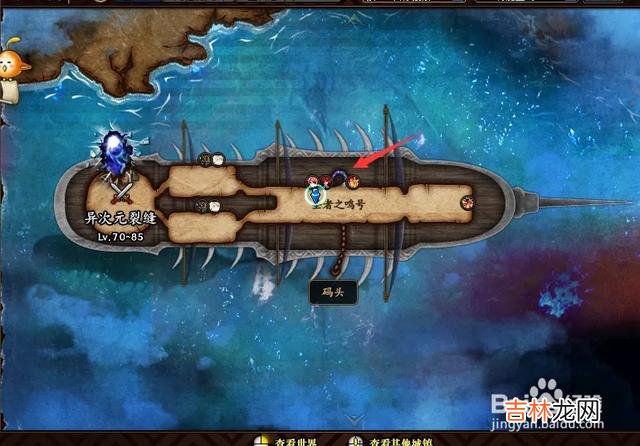Choose 查看世界 at the bottom
This screenshot has height=446, width=640.
pos(290,440)
